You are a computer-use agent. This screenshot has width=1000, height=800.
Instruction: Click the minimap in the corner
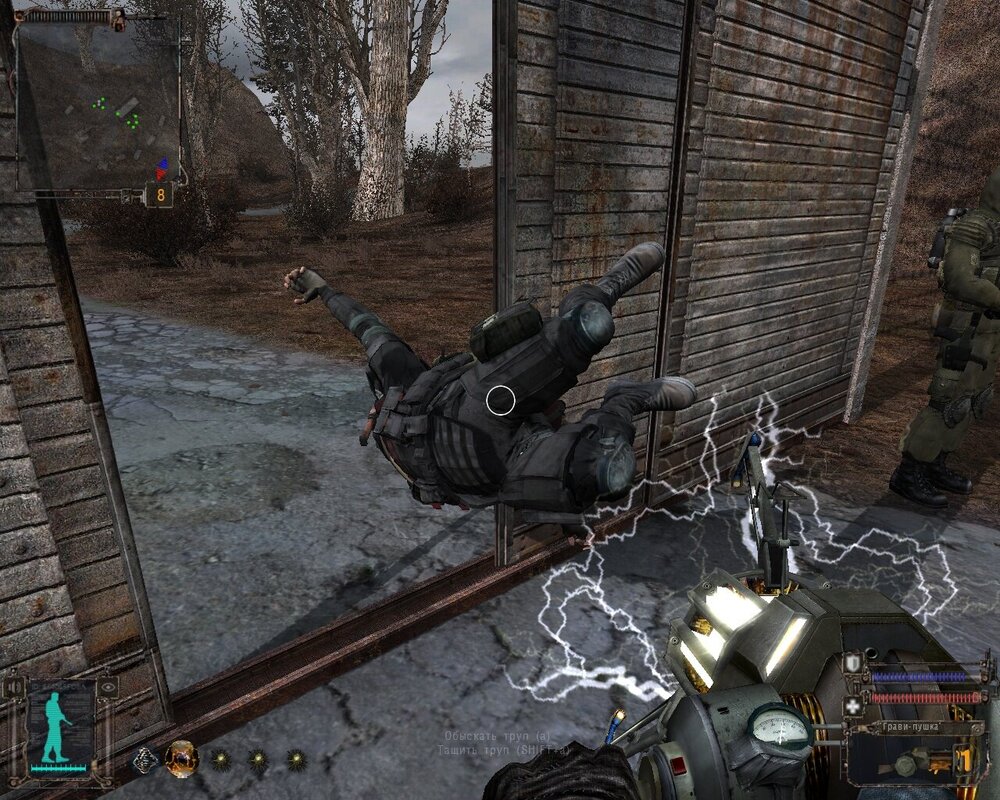[97, 104]
